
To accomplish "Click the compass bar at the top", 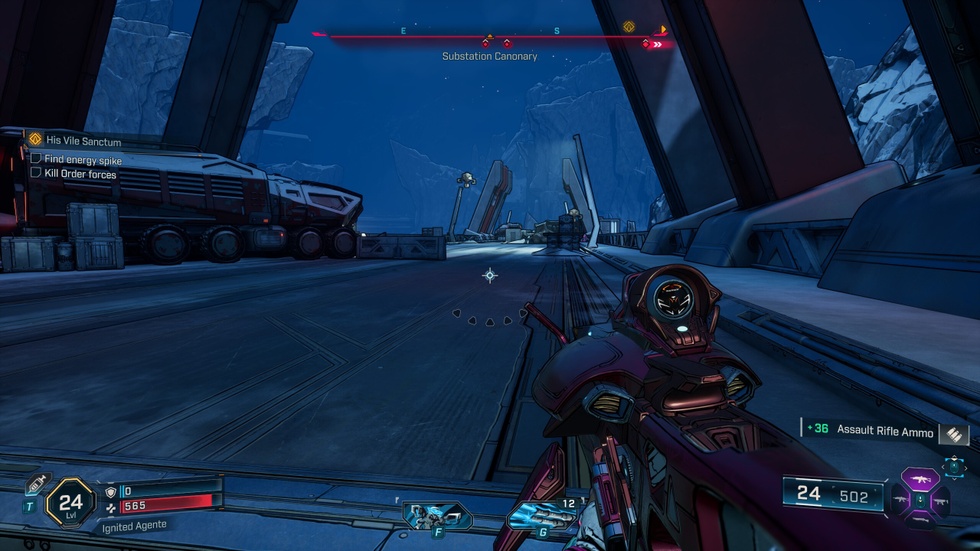I will coord(490,37).
